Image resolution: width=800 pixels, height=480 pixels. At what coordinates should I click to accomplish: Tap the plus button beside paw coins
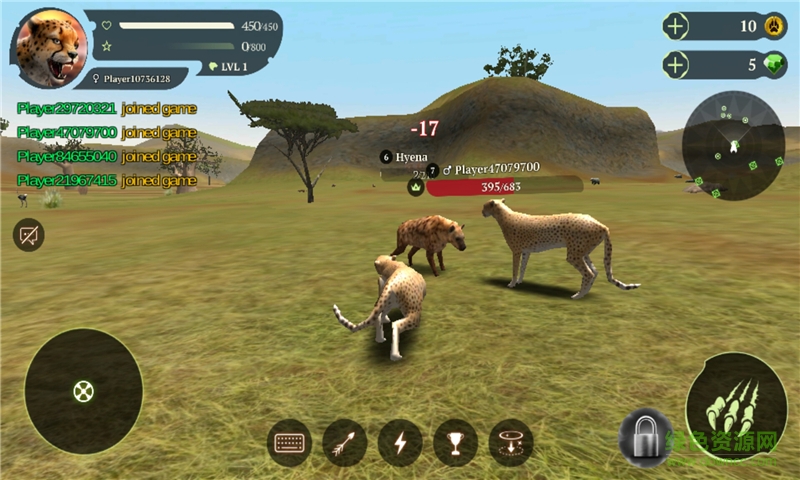coord(677,27)
